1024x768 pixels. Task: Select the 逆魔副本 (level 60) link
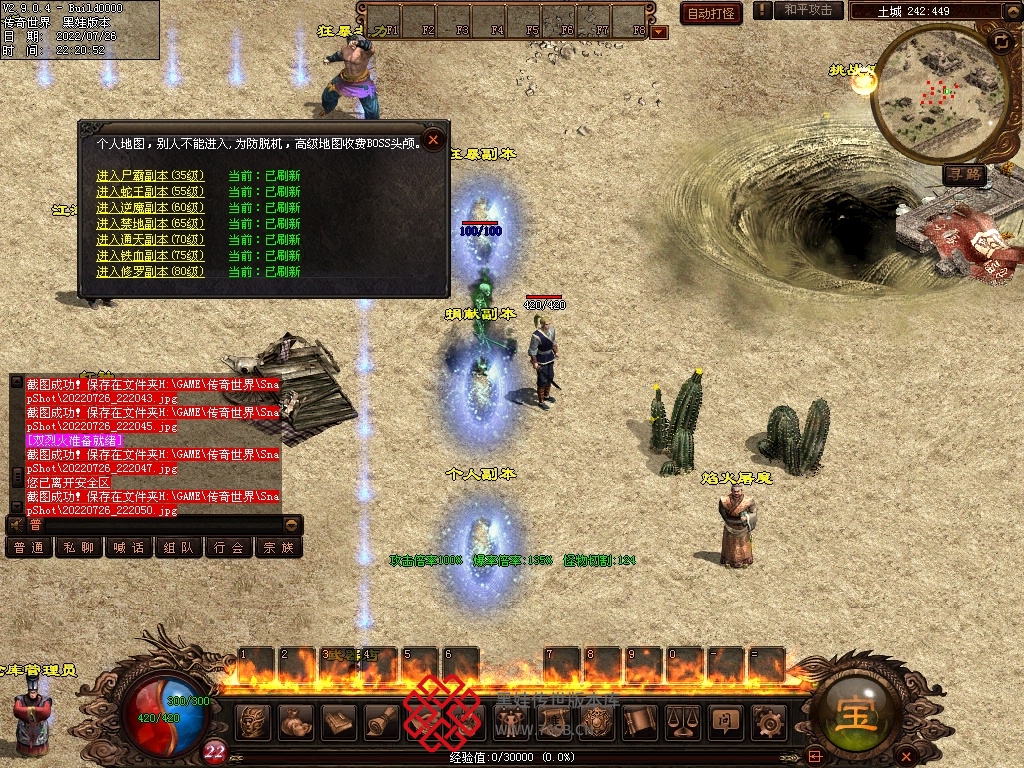click(x=150, y=208)
